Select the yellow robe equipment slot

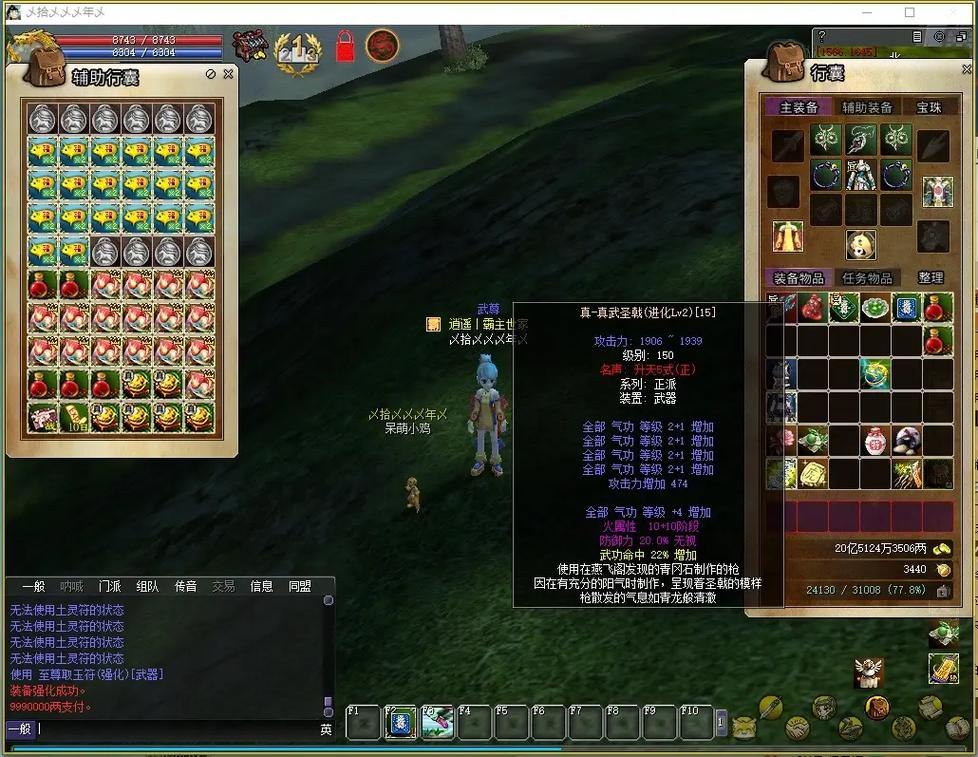coord(787,237)
